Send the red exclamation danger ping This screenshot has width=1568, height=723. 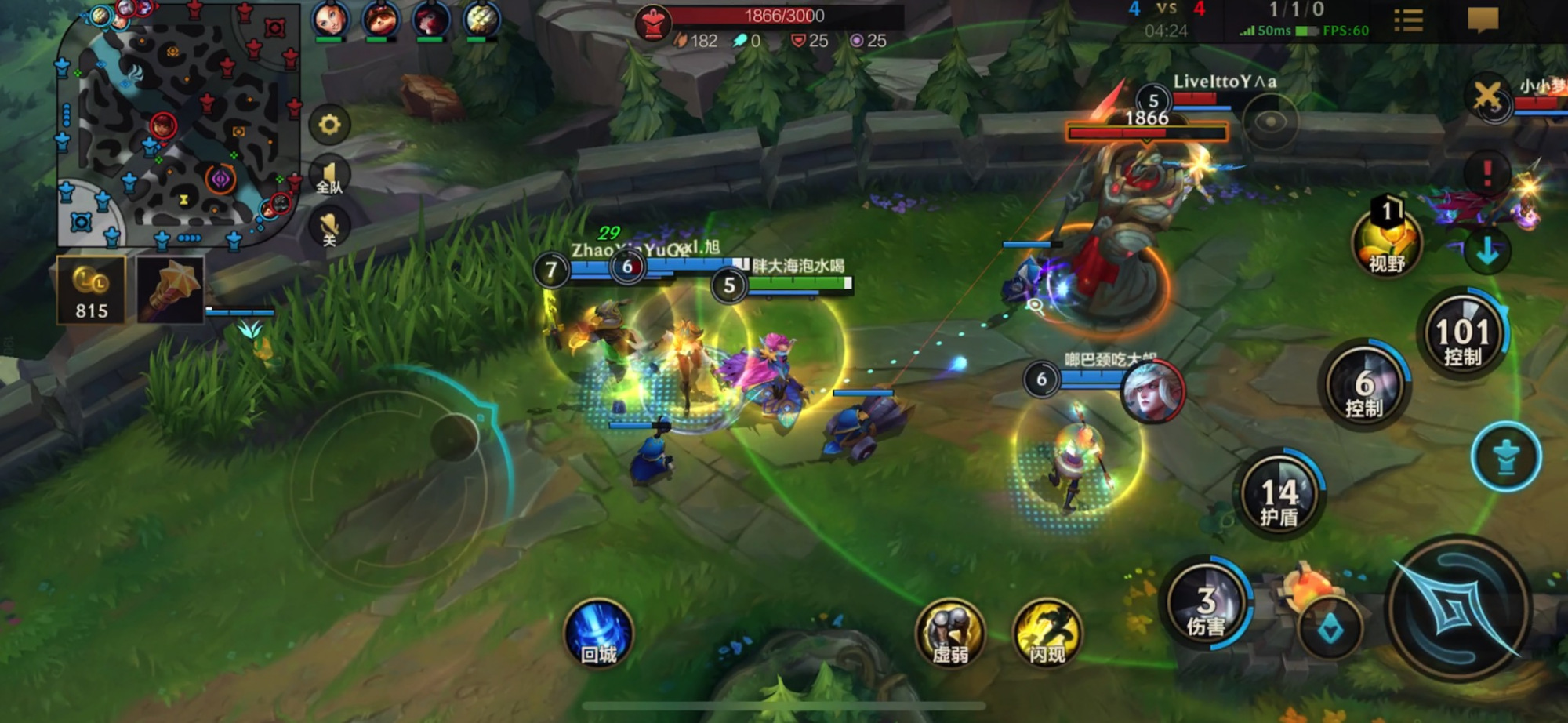1487,173
